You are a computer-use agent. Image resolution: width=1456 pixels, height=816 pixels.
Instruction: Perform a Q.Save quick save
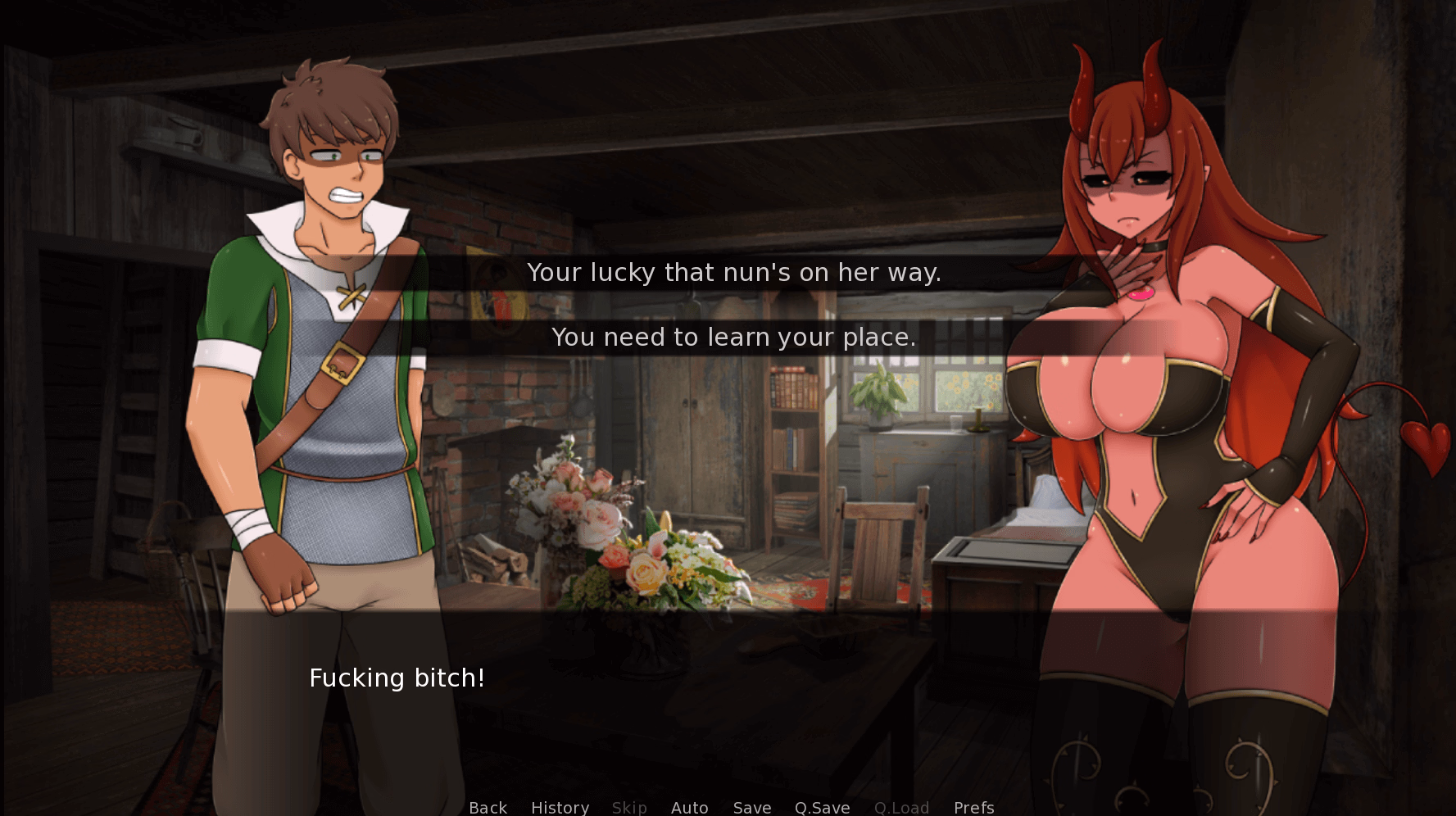coord(823,808)
